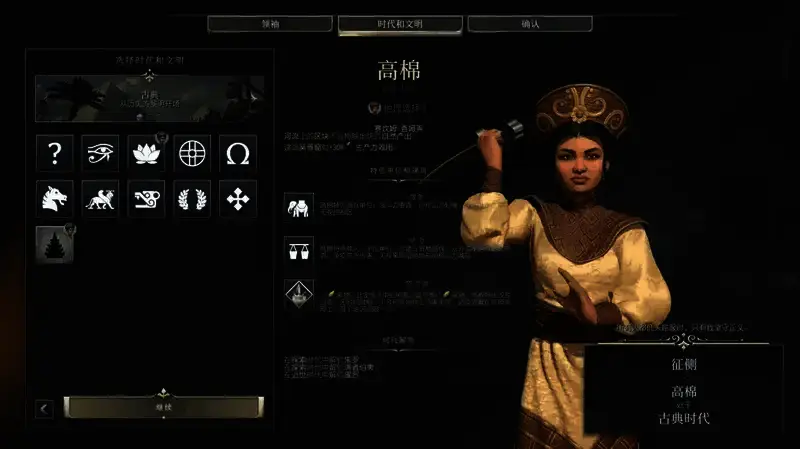The image size is (800, 449).
Task: Advance the age banner with its right arrow
Action: pyautogui.click(x=254, y=97)
